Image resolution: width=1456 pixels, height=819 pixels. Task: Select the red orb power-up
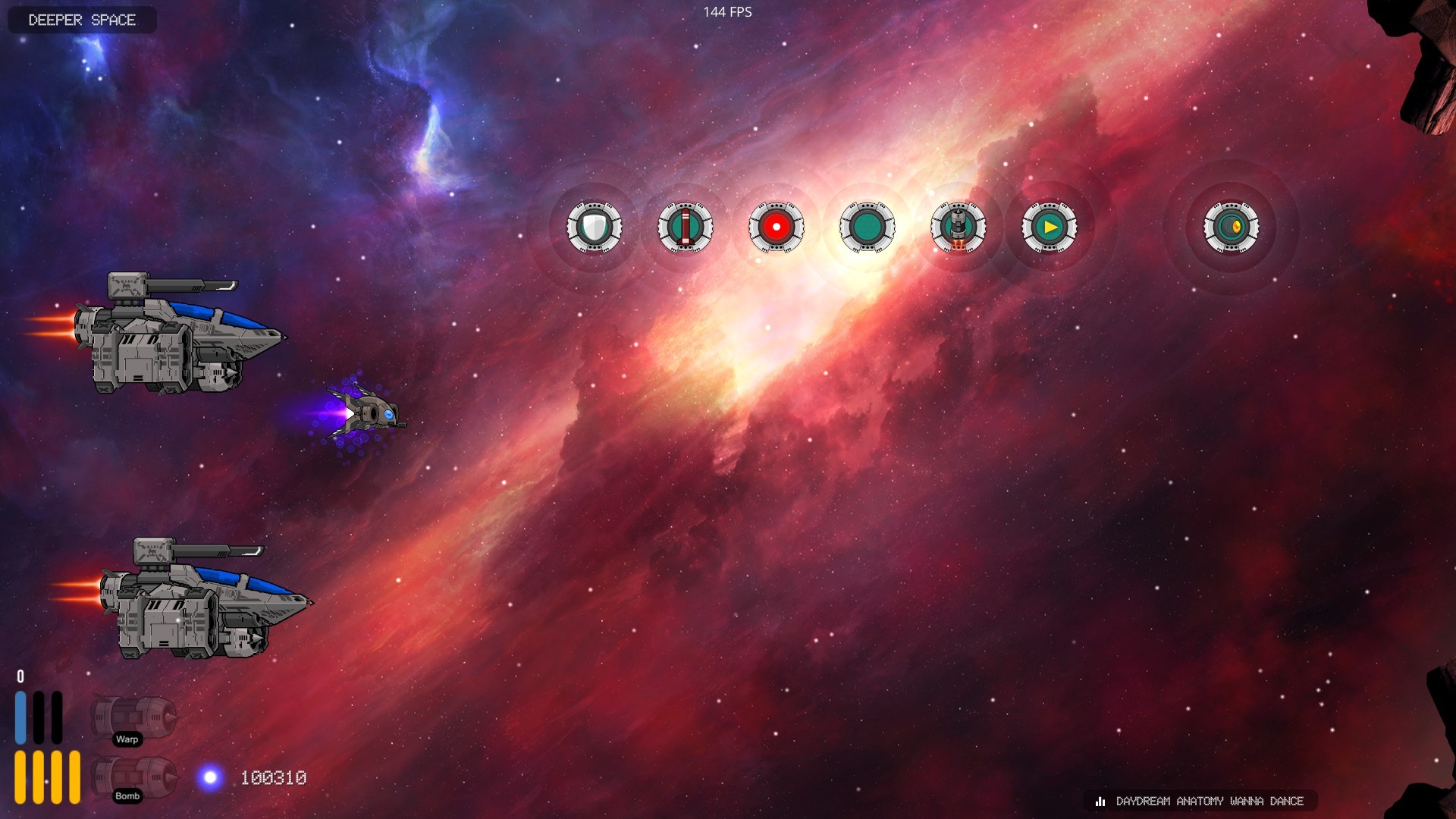pyautogui.click(x=776, y=226)
